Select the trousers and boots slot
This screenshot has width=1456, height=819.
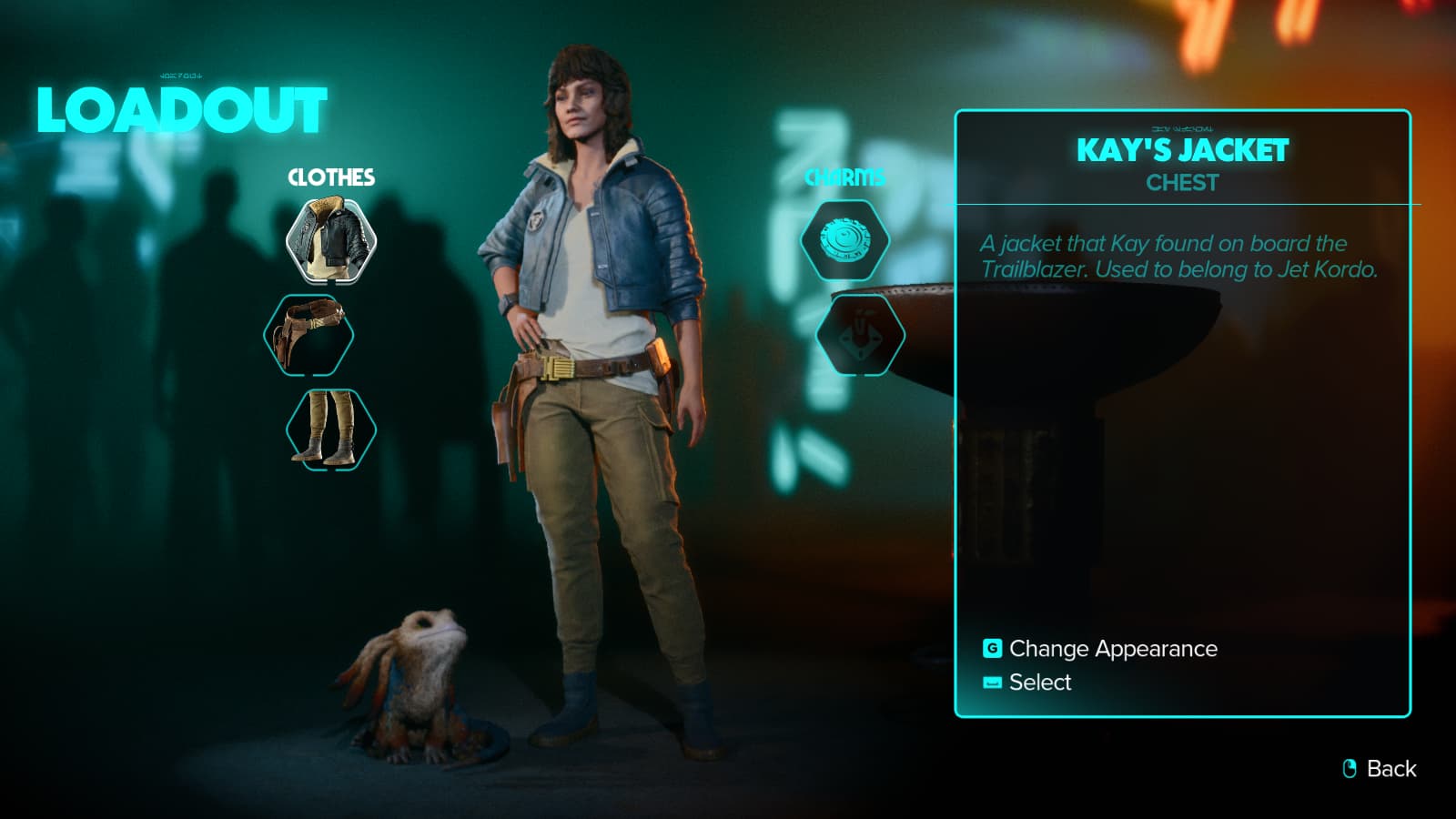(331, 429)
